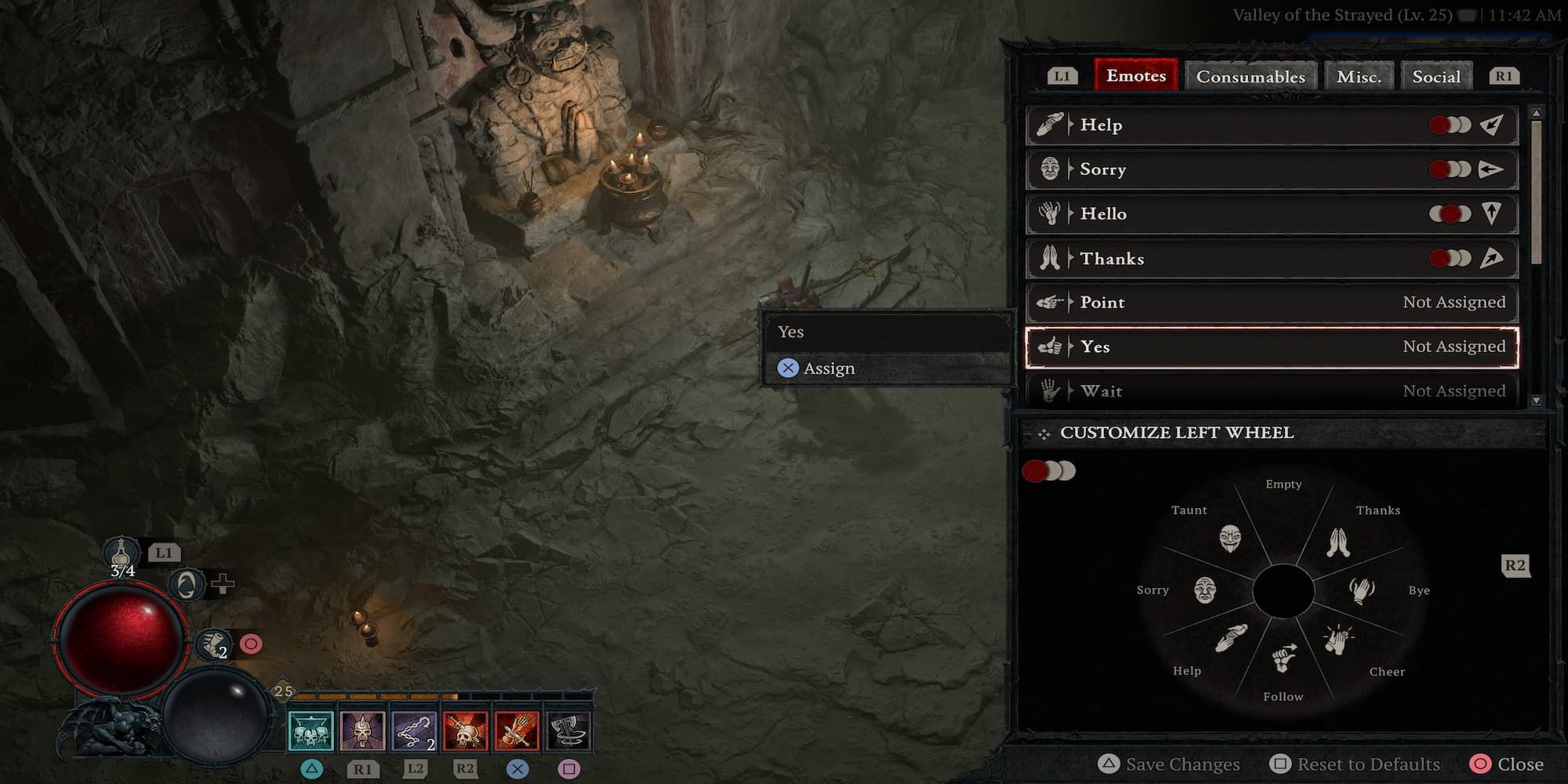1568x784 pixels.
Task: Show the Emotes tab
Action: point(1136,76)
